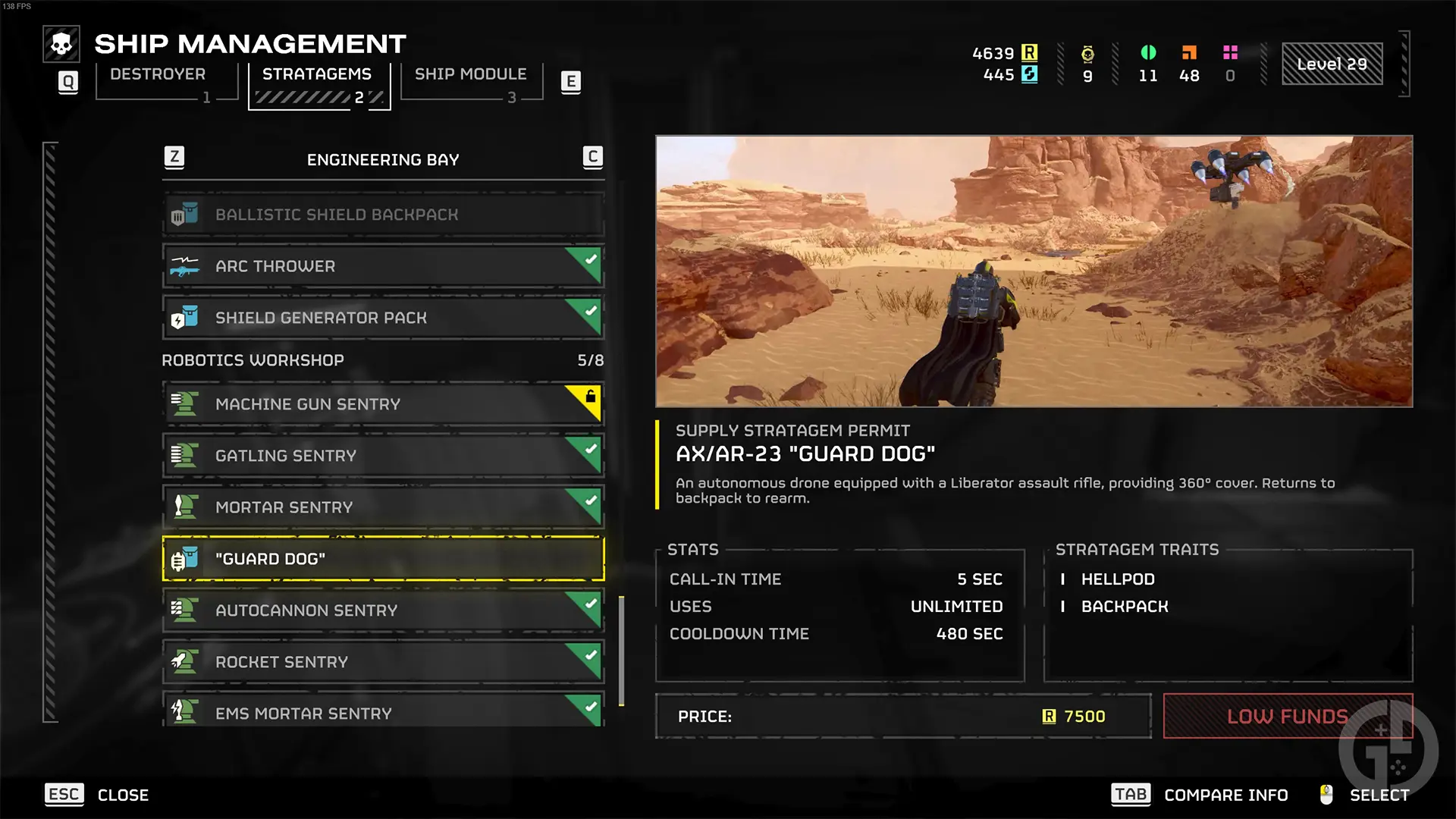Click the Rocket Sentry icon
The width and height of the screenshot is (1456, 819).
tap(184, 661)
